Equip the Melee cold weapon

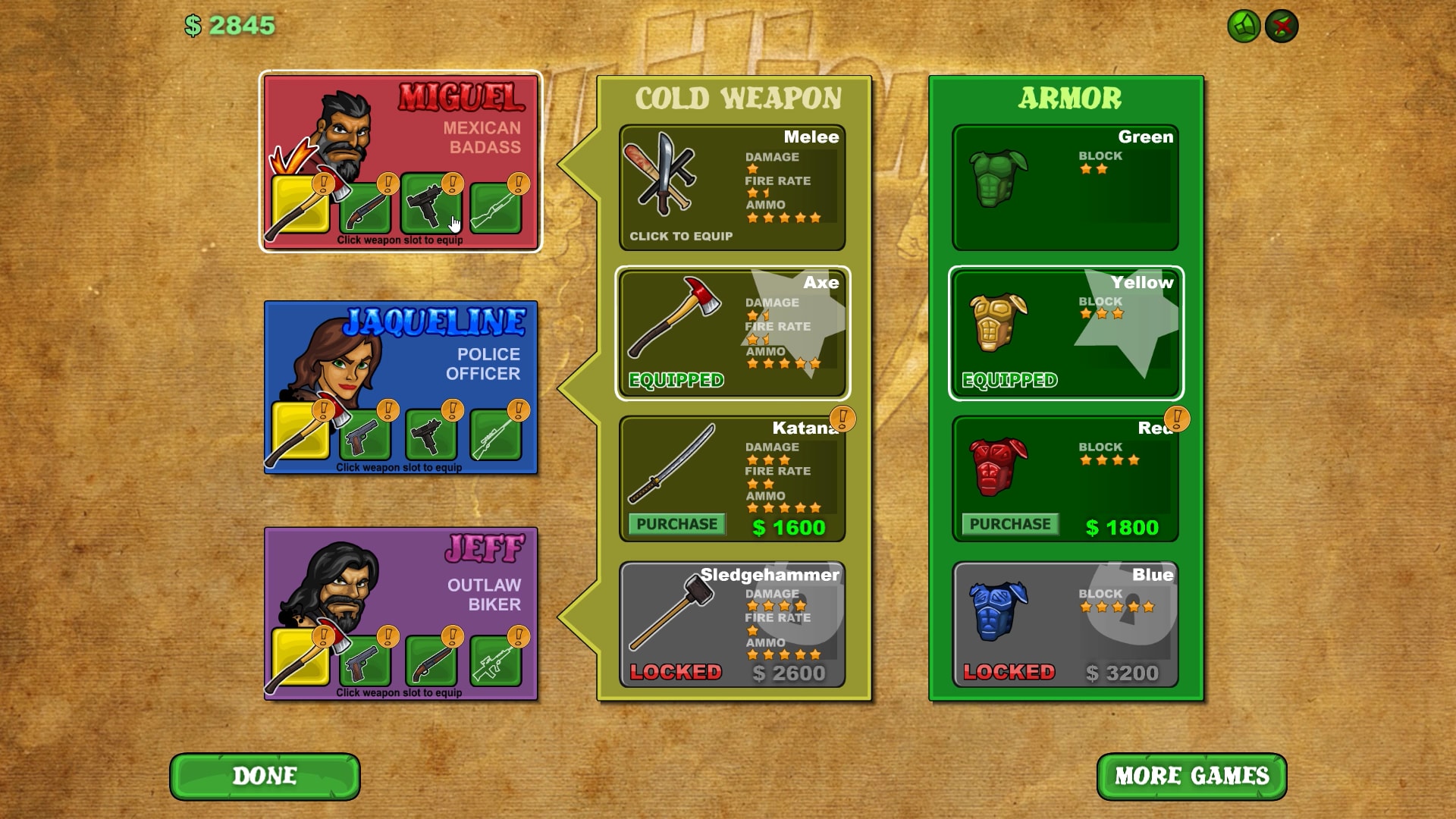[x=732, y=190]
